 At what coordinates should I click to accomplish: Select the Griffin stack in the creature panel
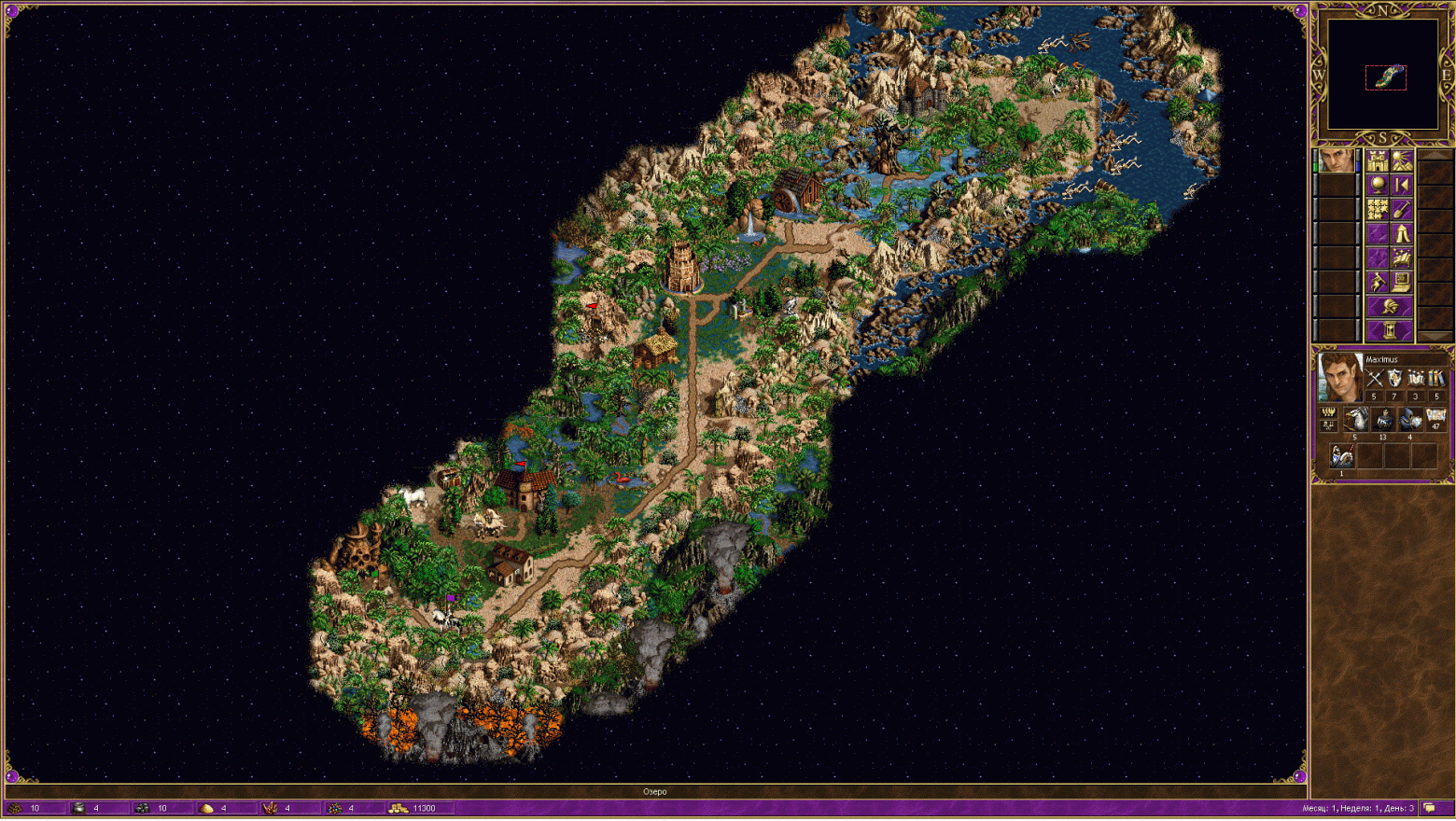click(x=1356, y=419)
